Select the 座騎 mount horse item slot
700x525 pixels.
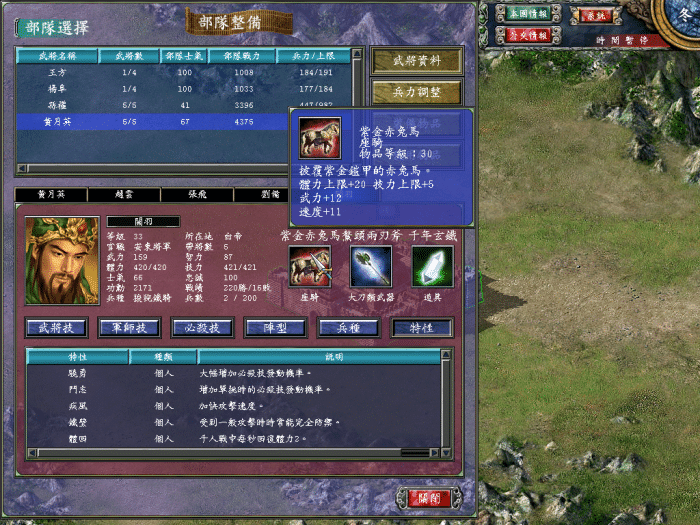310,266
